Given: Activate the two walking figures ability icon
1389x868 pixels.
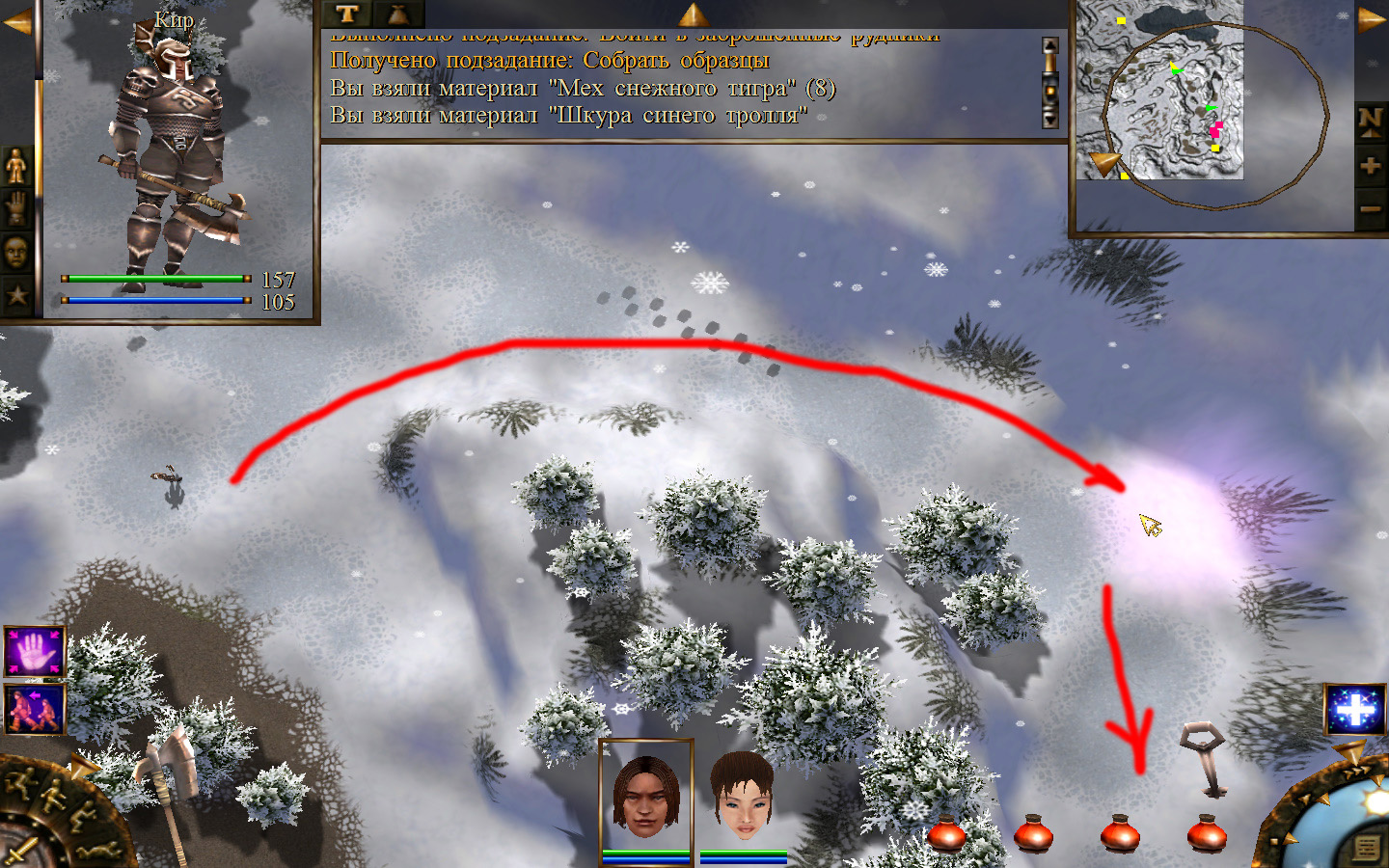Looking at the screenshot, I should (35, 708).
